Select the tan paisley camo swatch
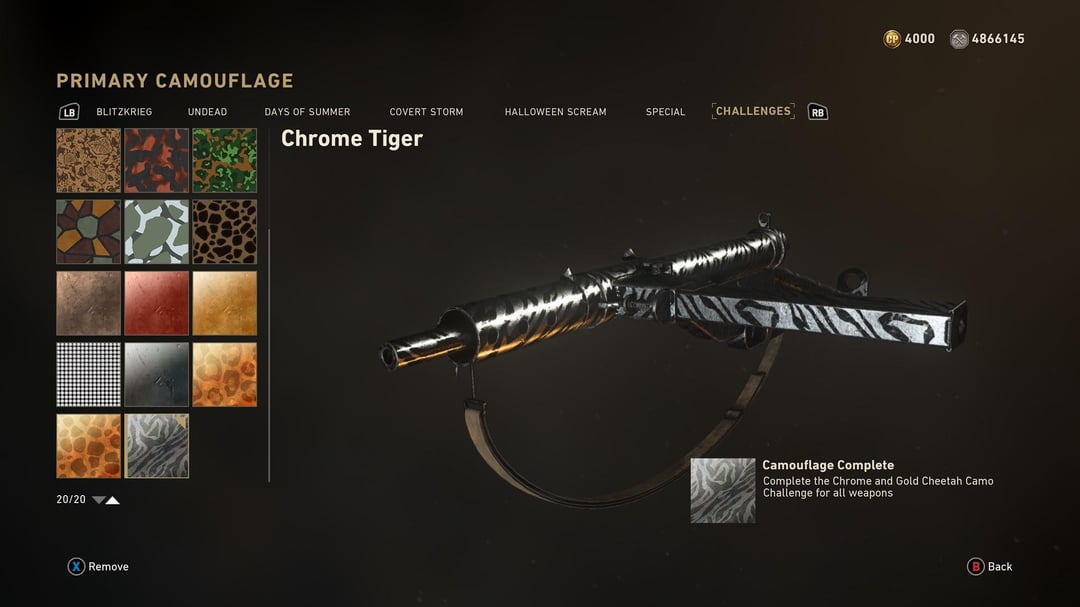The width and height of the screenshot is (1080, 607). (88, 160)
